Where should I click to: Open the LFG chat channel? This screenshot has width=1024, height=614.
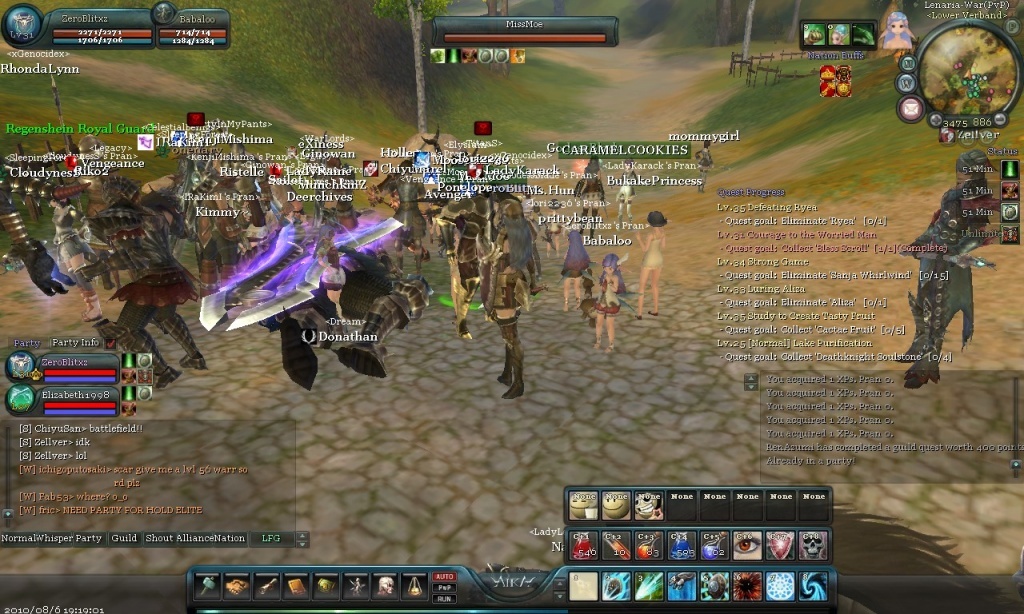click(271, 538)
